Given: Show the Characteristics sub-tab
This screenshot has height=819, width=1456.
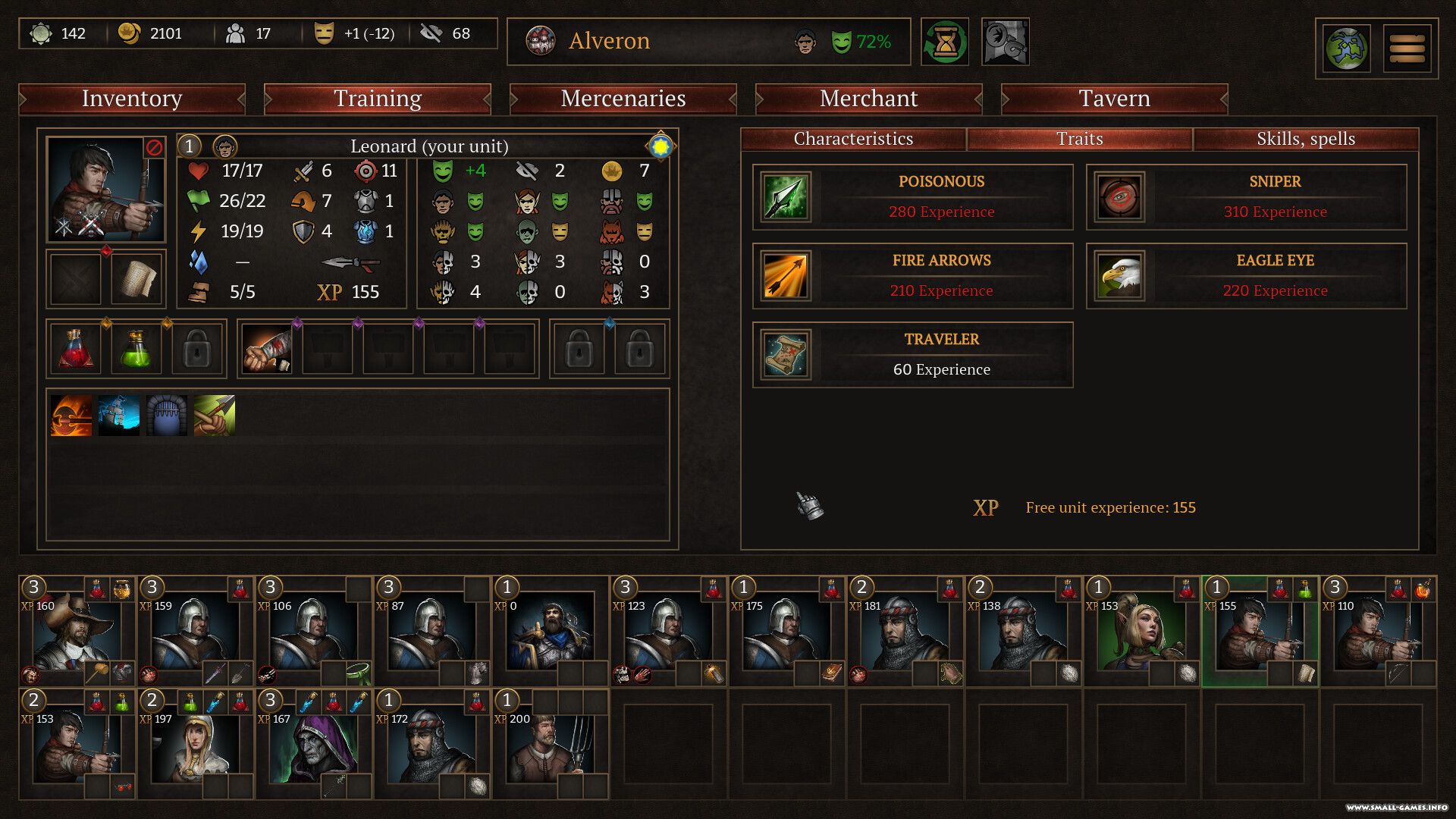Looking at the screenshot, I should coord(853,139).
